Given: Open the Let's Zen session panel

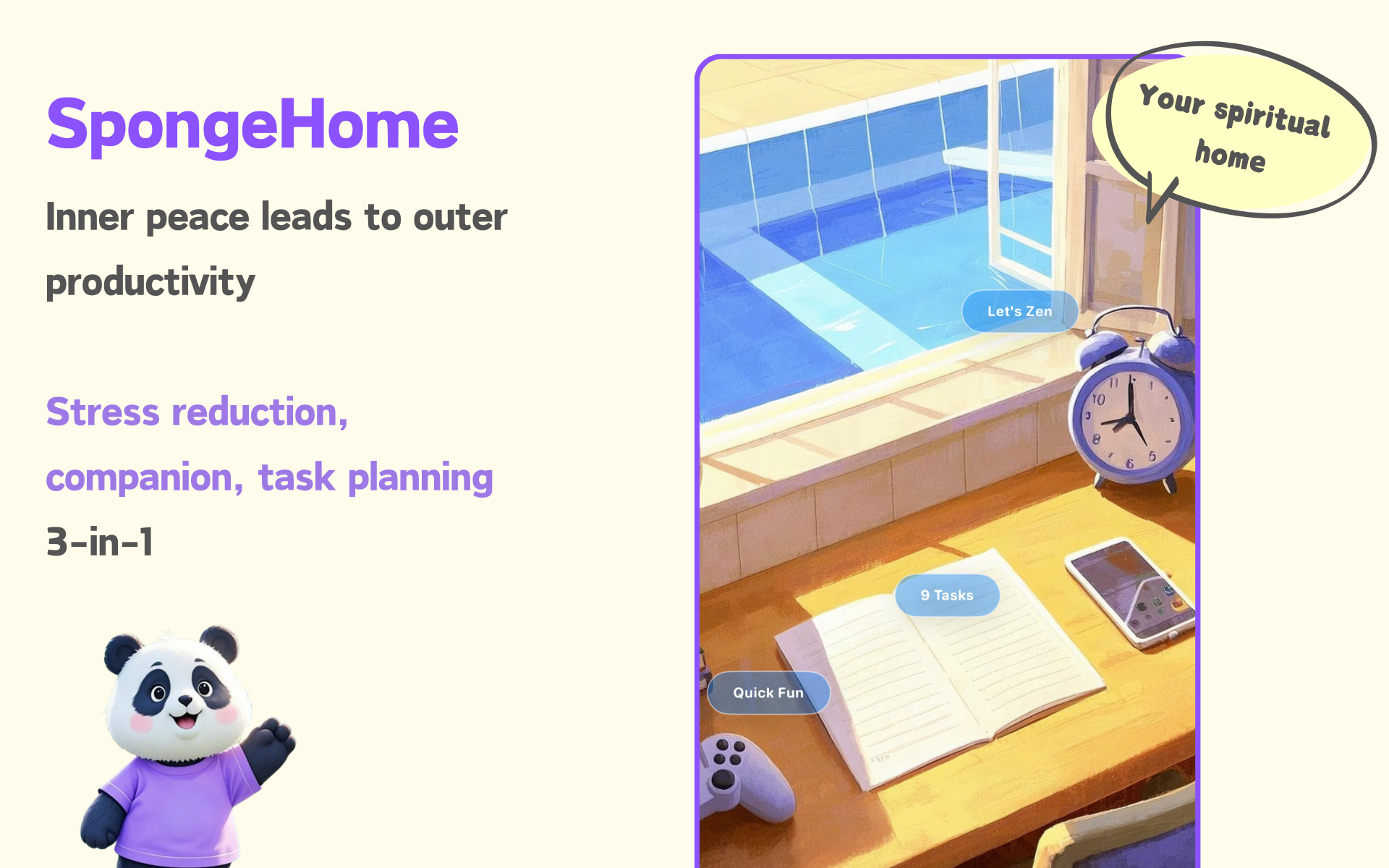Looking at the screenshot, I should [1020, 311].
